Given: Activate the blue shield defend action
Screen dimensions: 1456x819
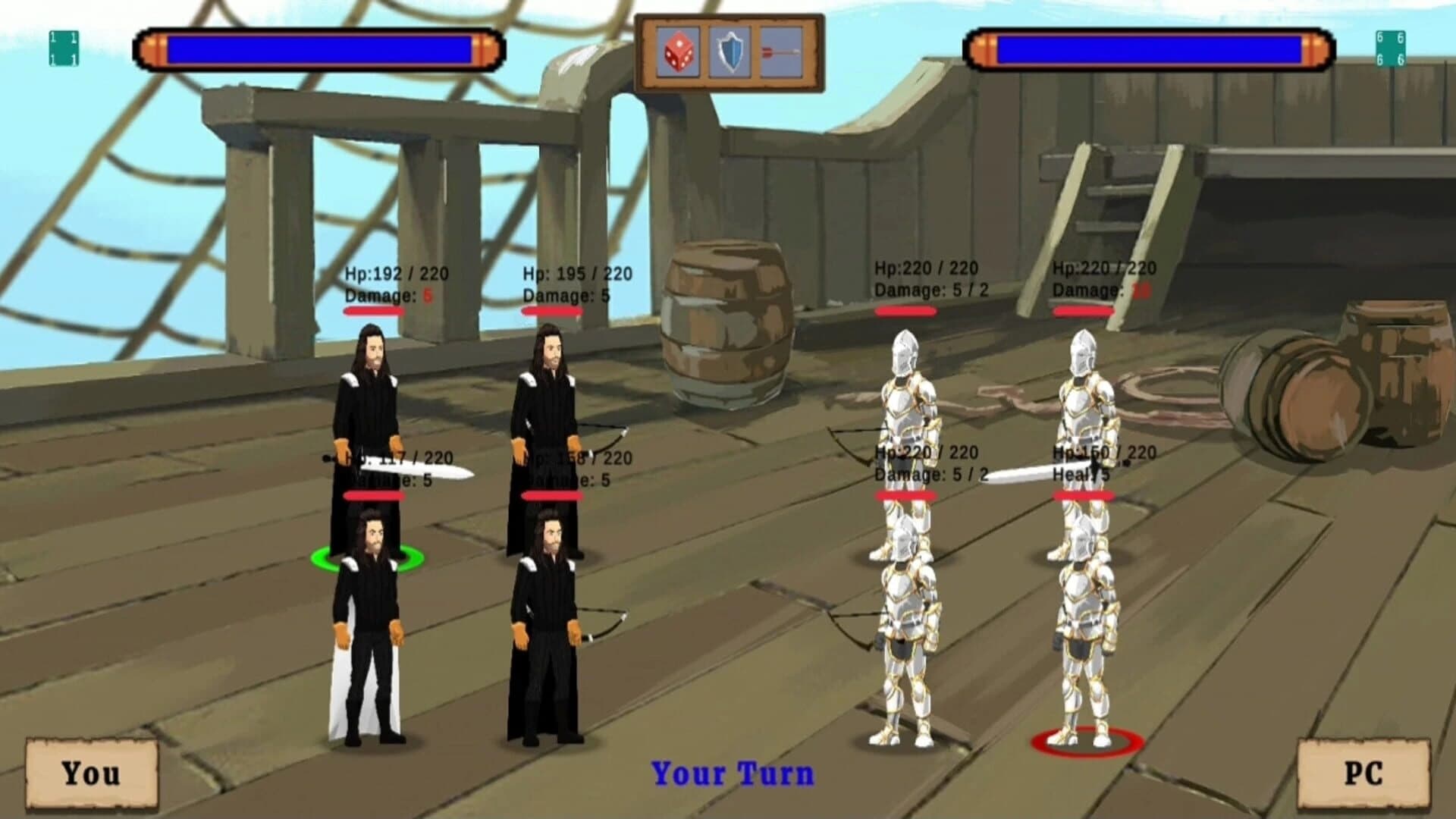Looking at the screenshot, I should [x=729, y=52].
